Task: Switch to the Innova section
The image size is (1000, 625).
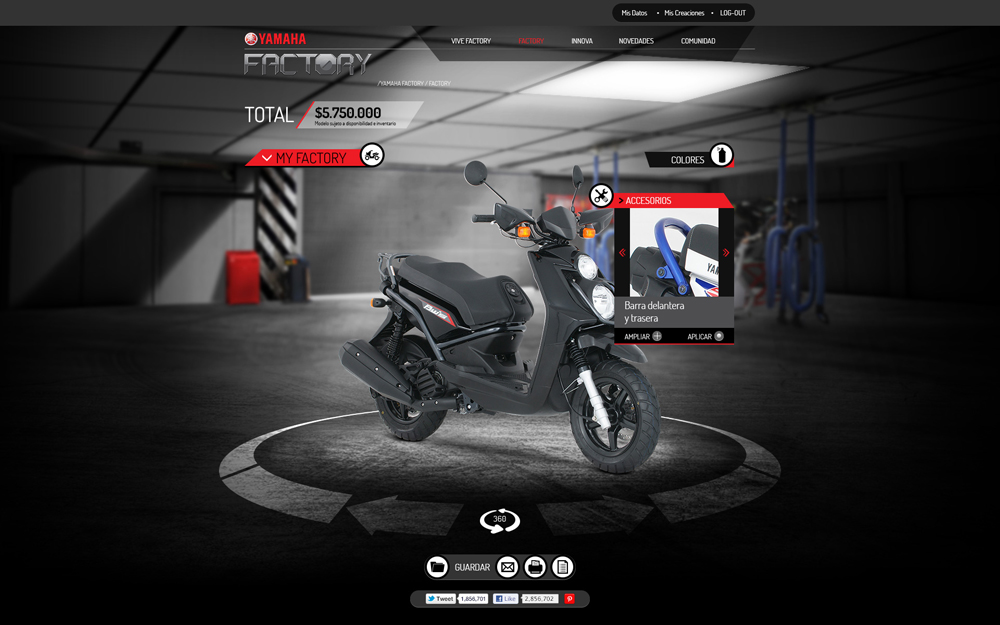Action: pos(582,41)
